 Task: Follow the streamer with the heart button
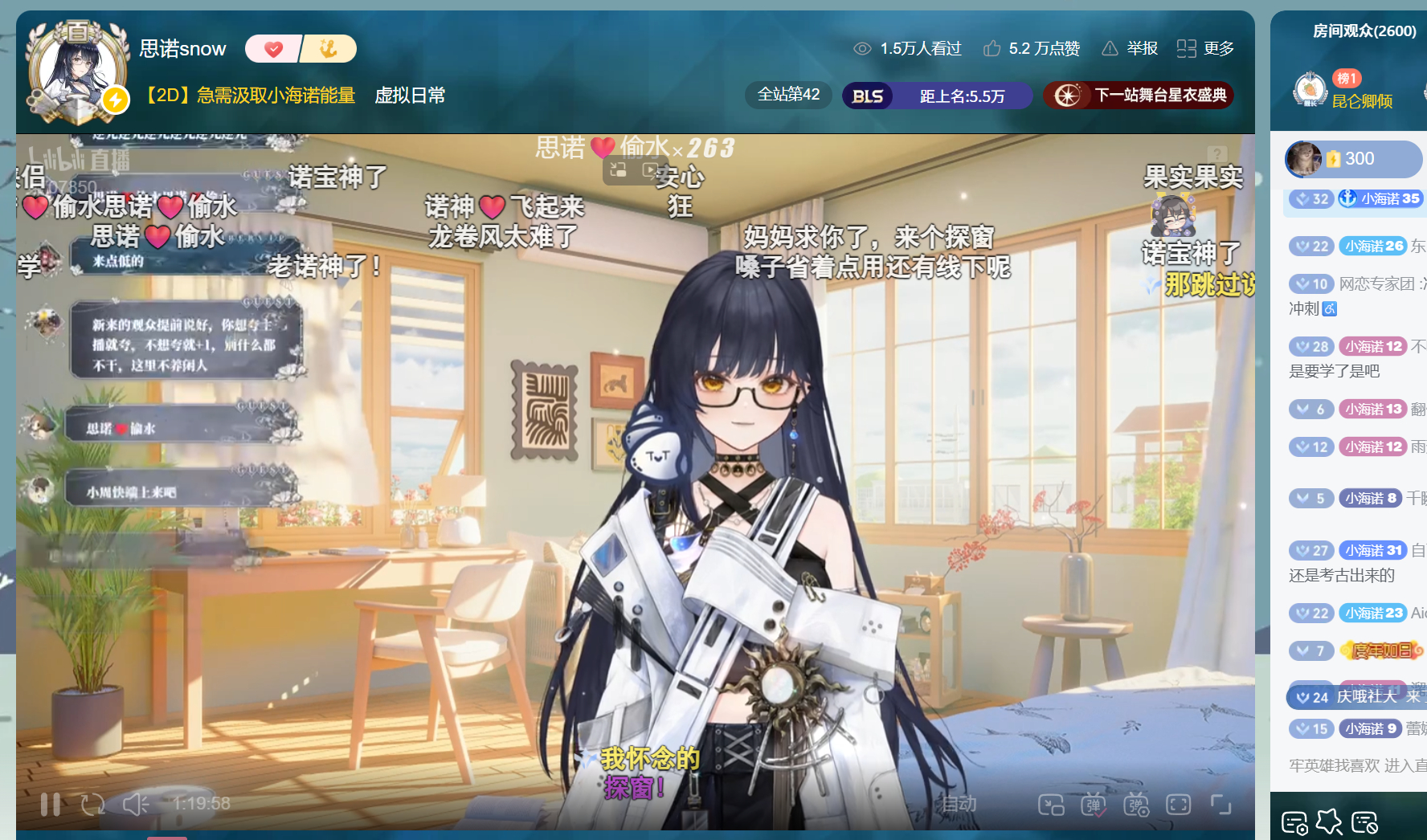click(273, 49)
